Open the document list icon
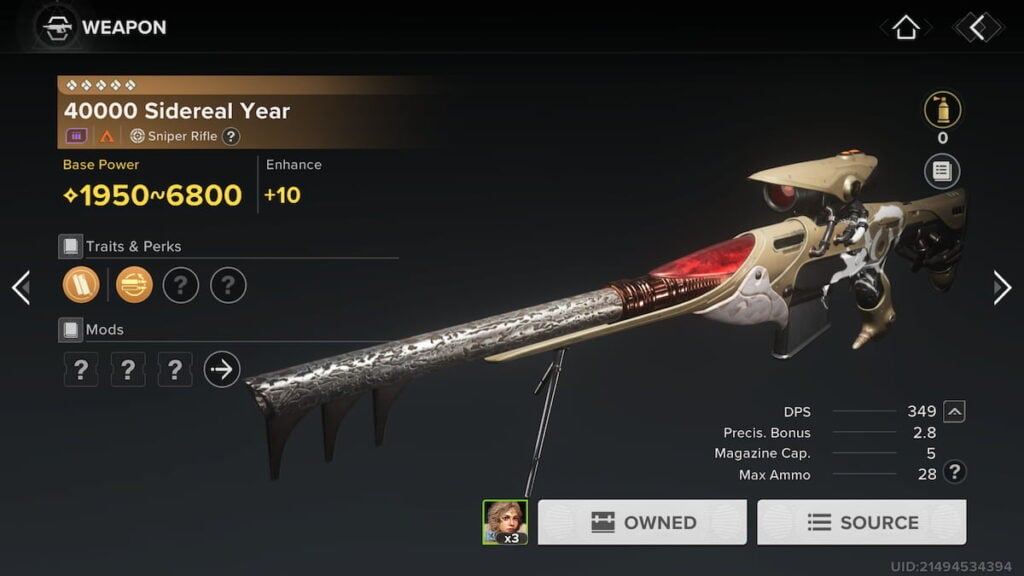 942,171
